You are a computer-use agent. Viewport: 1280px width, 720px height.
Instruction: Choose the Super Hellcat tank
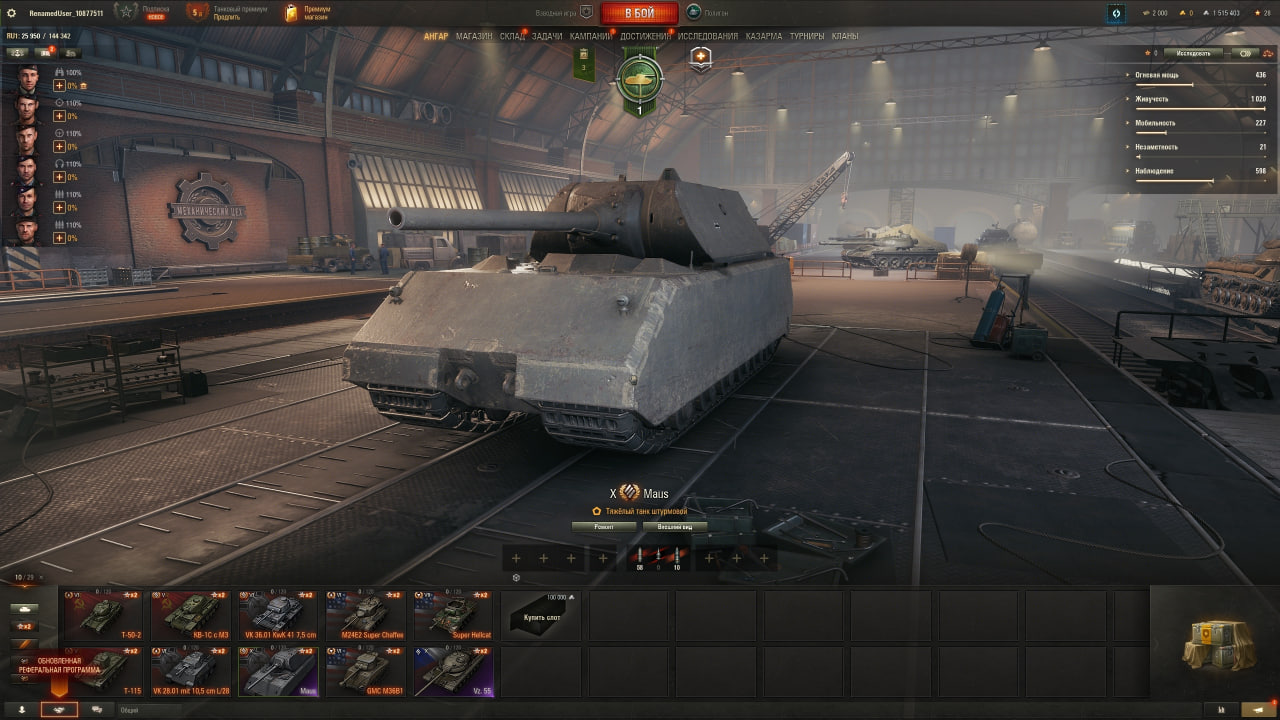[x=454, y=615]
